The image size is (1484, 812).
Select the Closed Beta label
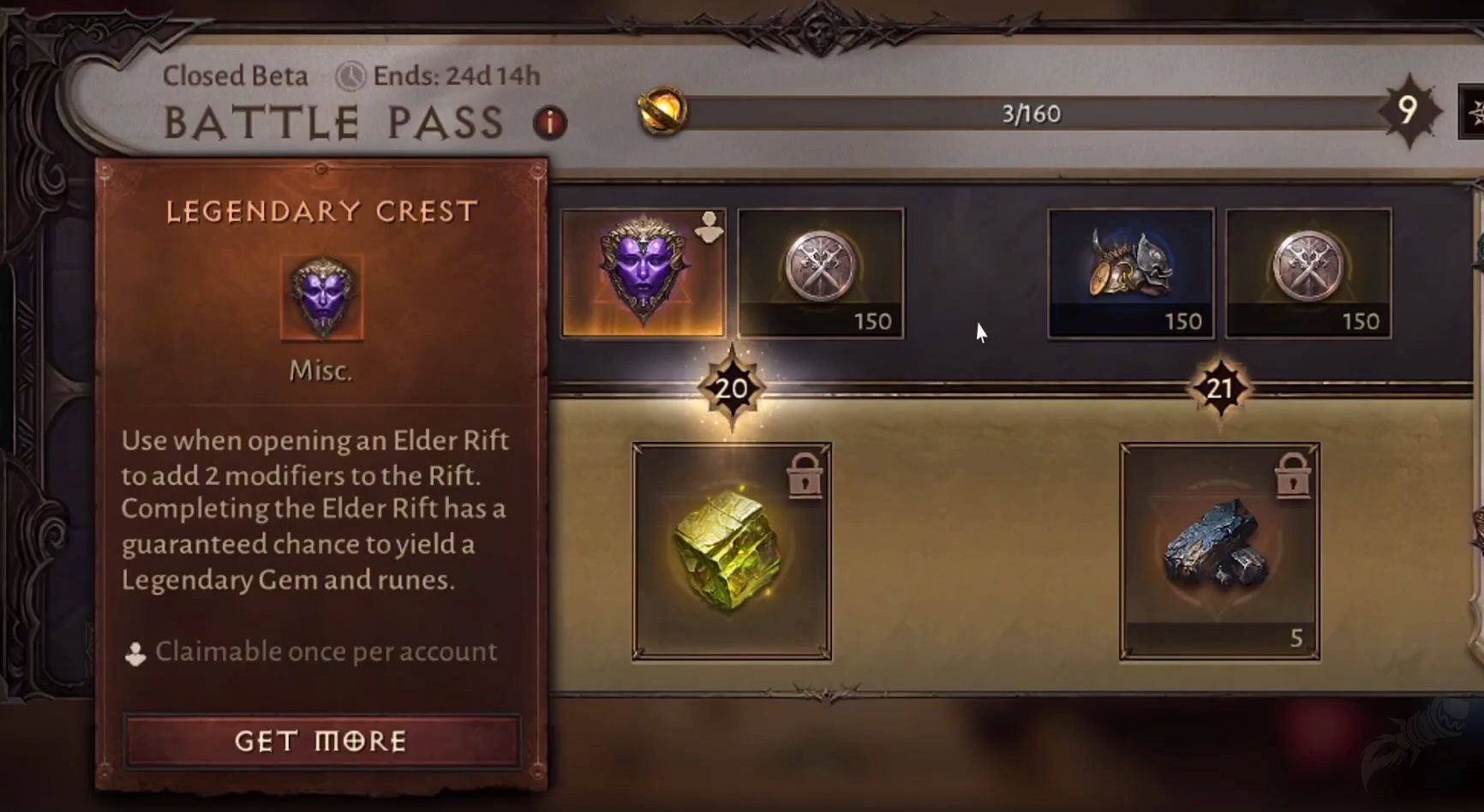(236, 75)
